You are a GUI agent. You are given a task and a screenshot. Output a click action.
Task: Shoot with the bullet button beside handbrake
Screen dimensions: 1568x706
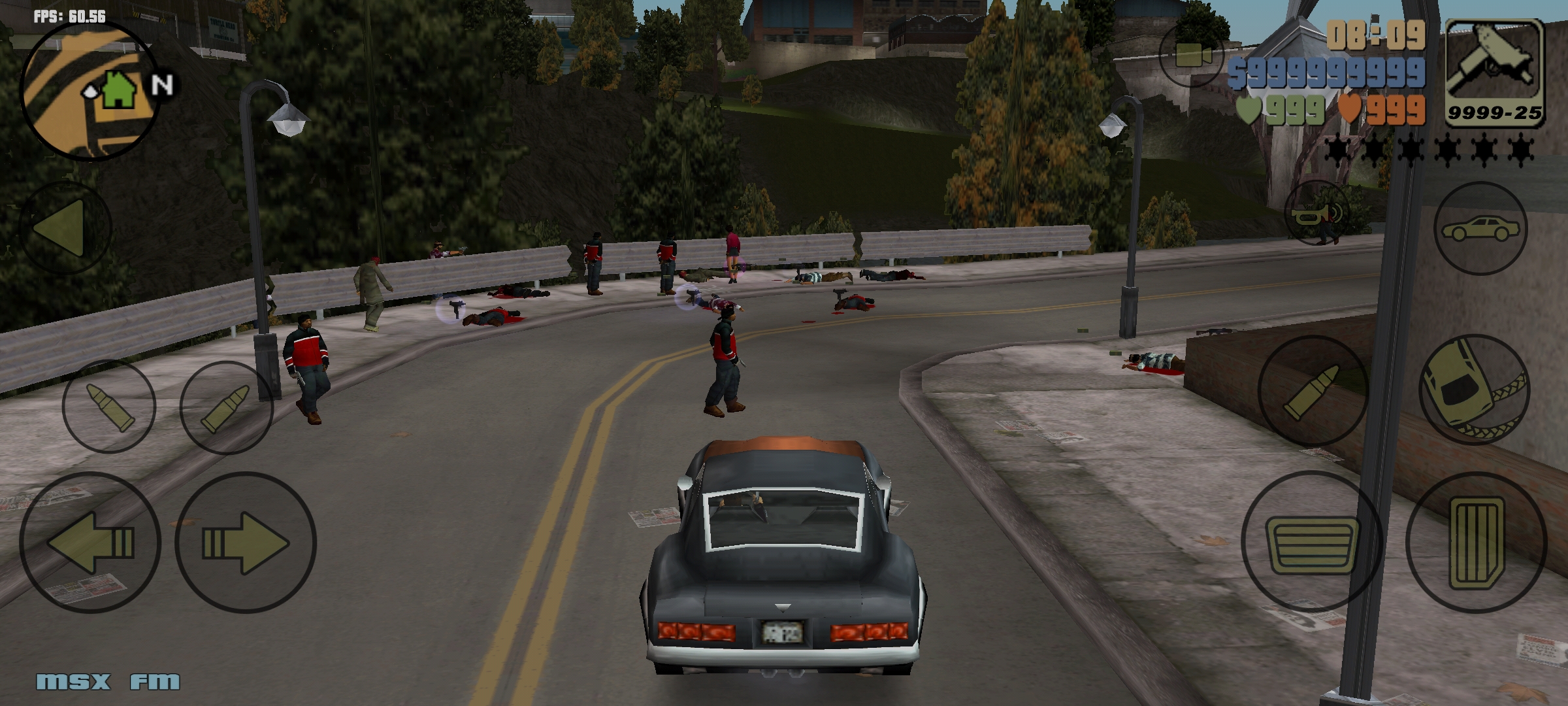pos(1313,390)
